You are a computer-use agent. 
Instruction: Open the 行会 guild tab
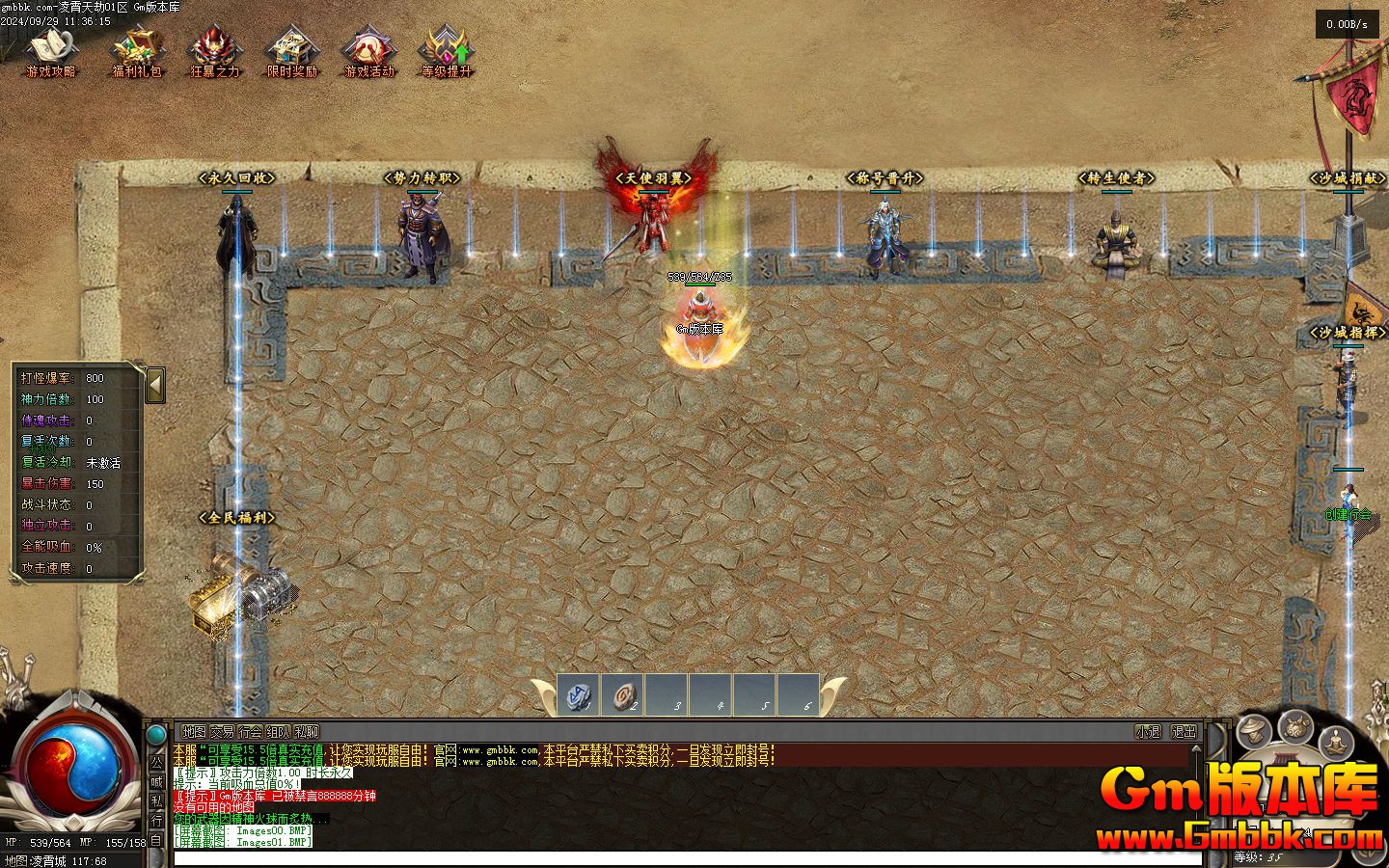[251, 732]
